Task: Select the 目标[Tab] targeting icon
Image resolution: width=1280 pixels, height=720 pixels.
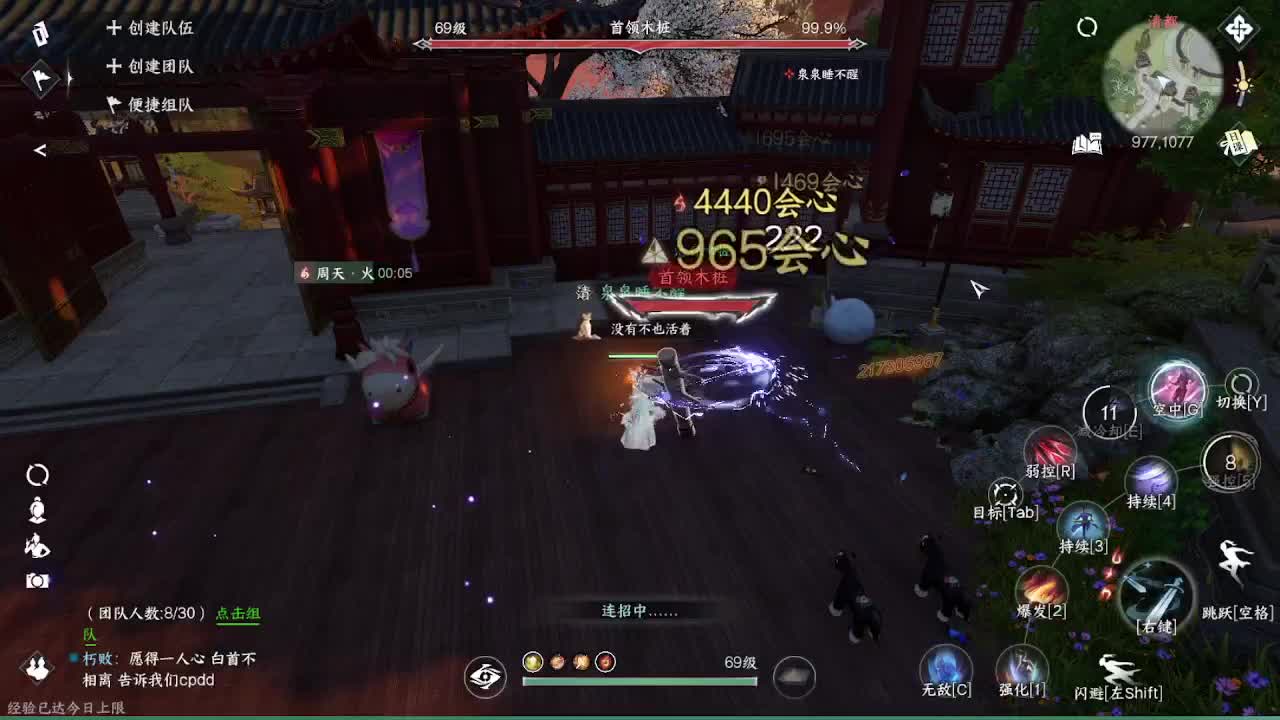Action: click(x=1003, y=492)
